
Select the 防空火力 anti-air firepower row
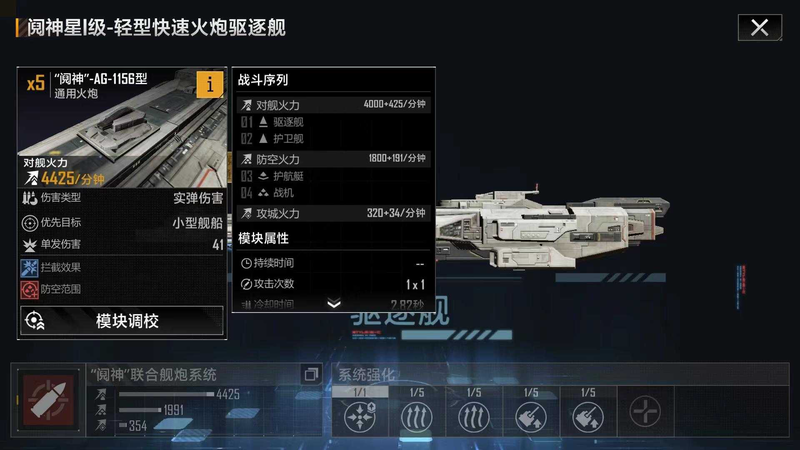[333, 159]
